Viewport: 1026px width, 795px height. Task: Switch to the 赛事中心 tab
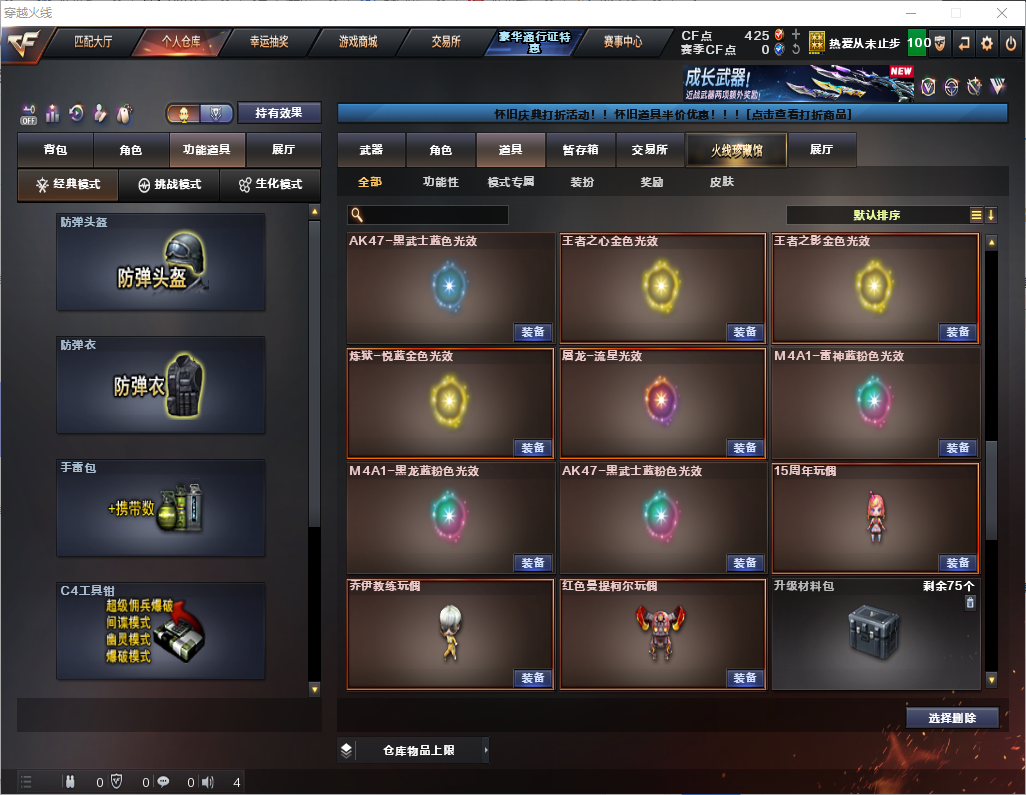click(x=623, y=42)
